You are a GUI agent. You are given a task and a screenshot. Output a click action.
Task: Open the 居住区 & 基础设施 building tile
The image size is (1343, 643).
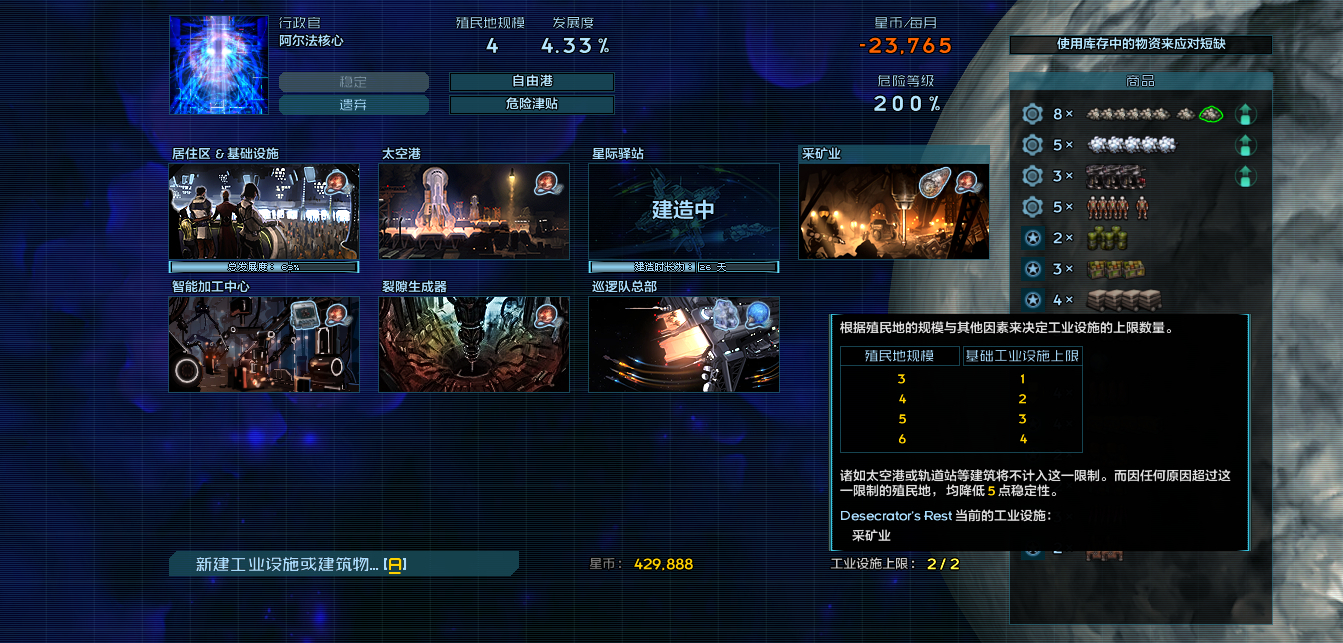264,212
